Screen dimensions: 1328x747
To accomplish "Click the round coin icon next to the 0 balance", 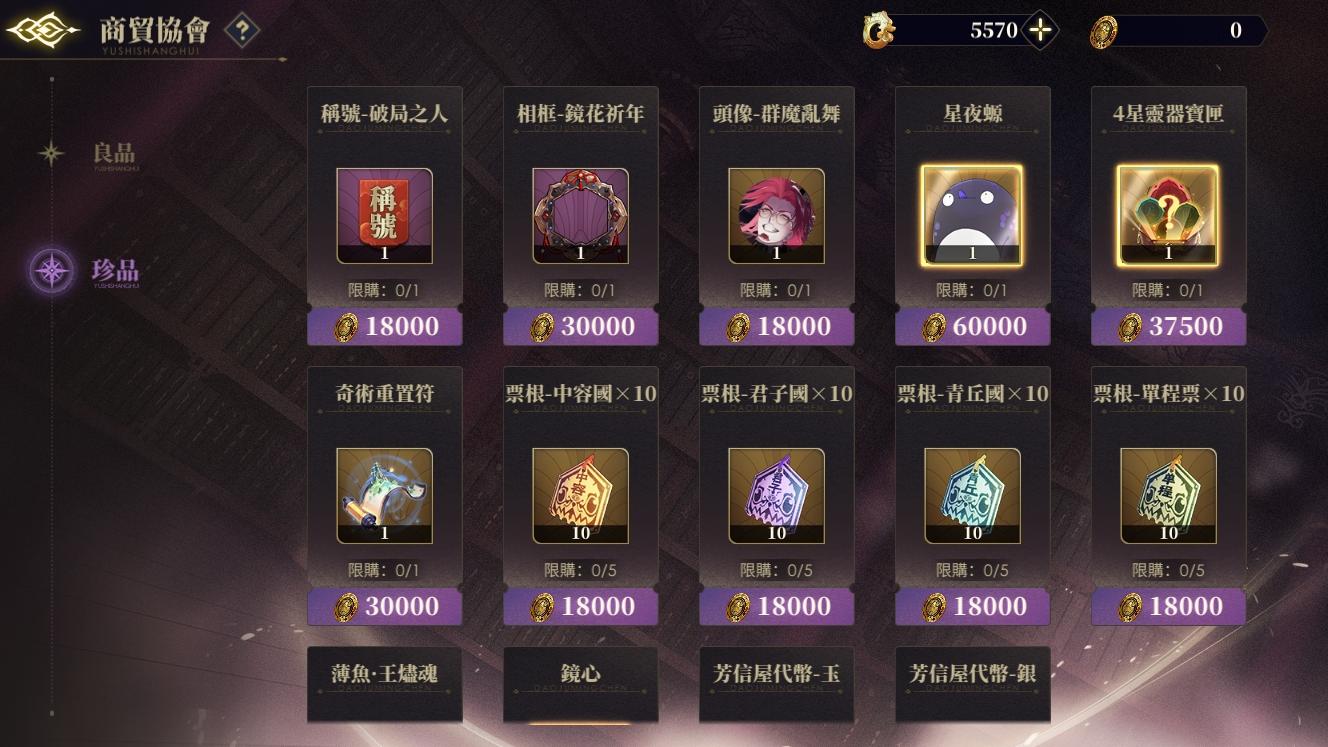I will pos(1104,30).
